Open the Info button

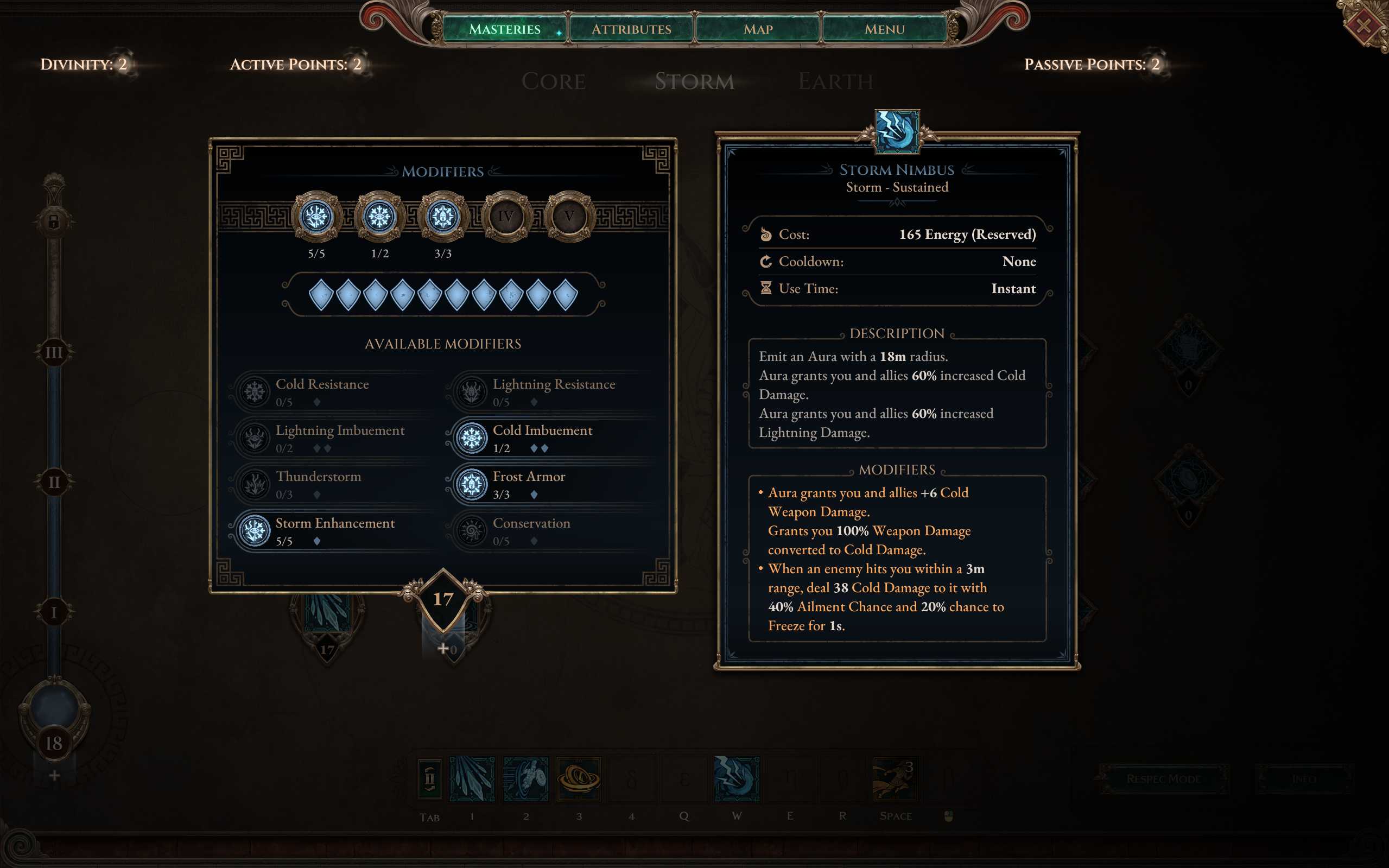click(1303, 779)
